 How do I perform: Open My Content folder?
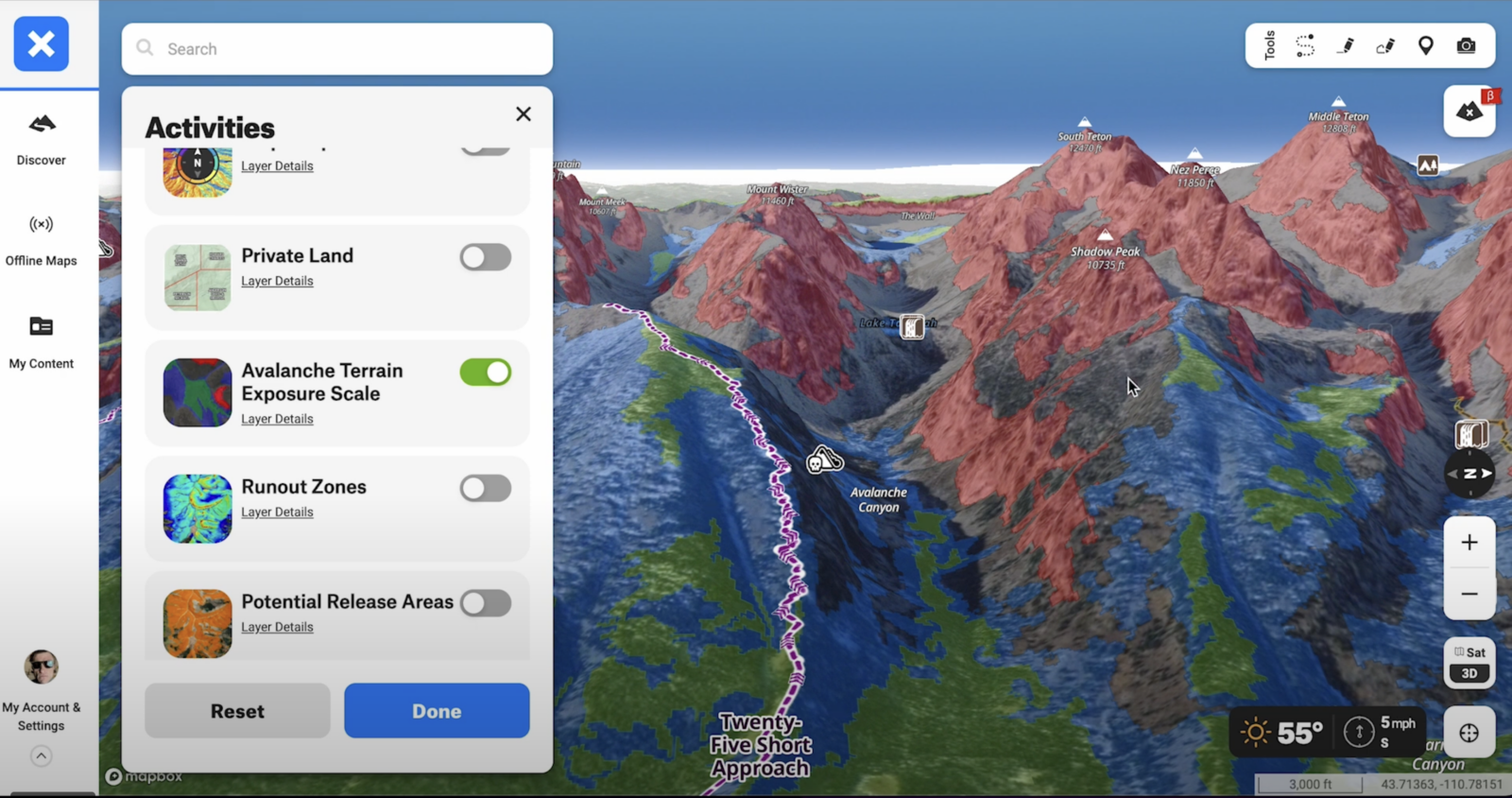point(42,341)
